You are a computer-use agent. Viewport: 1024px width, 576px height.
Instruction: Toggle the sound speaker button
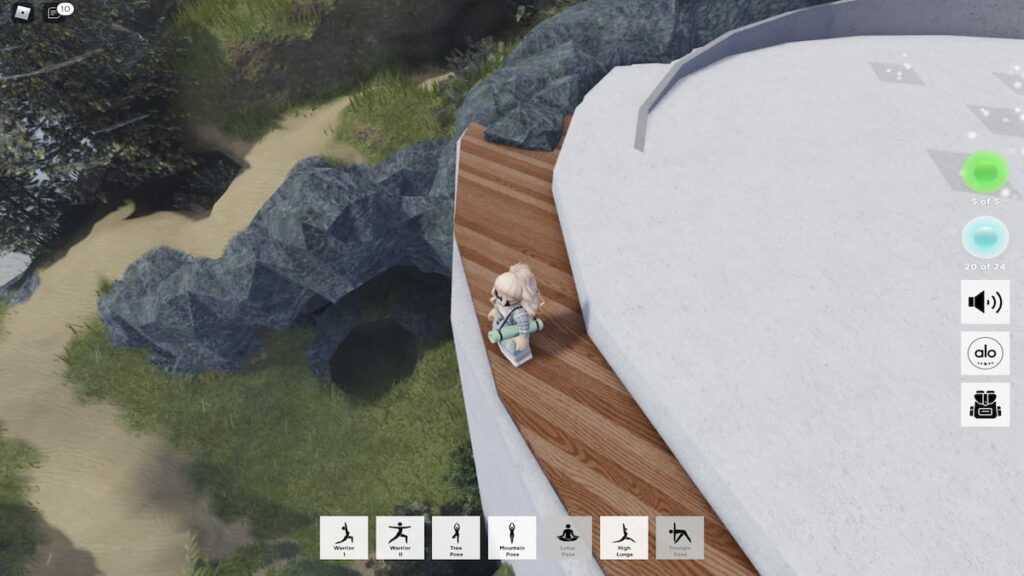click(985, 301)
